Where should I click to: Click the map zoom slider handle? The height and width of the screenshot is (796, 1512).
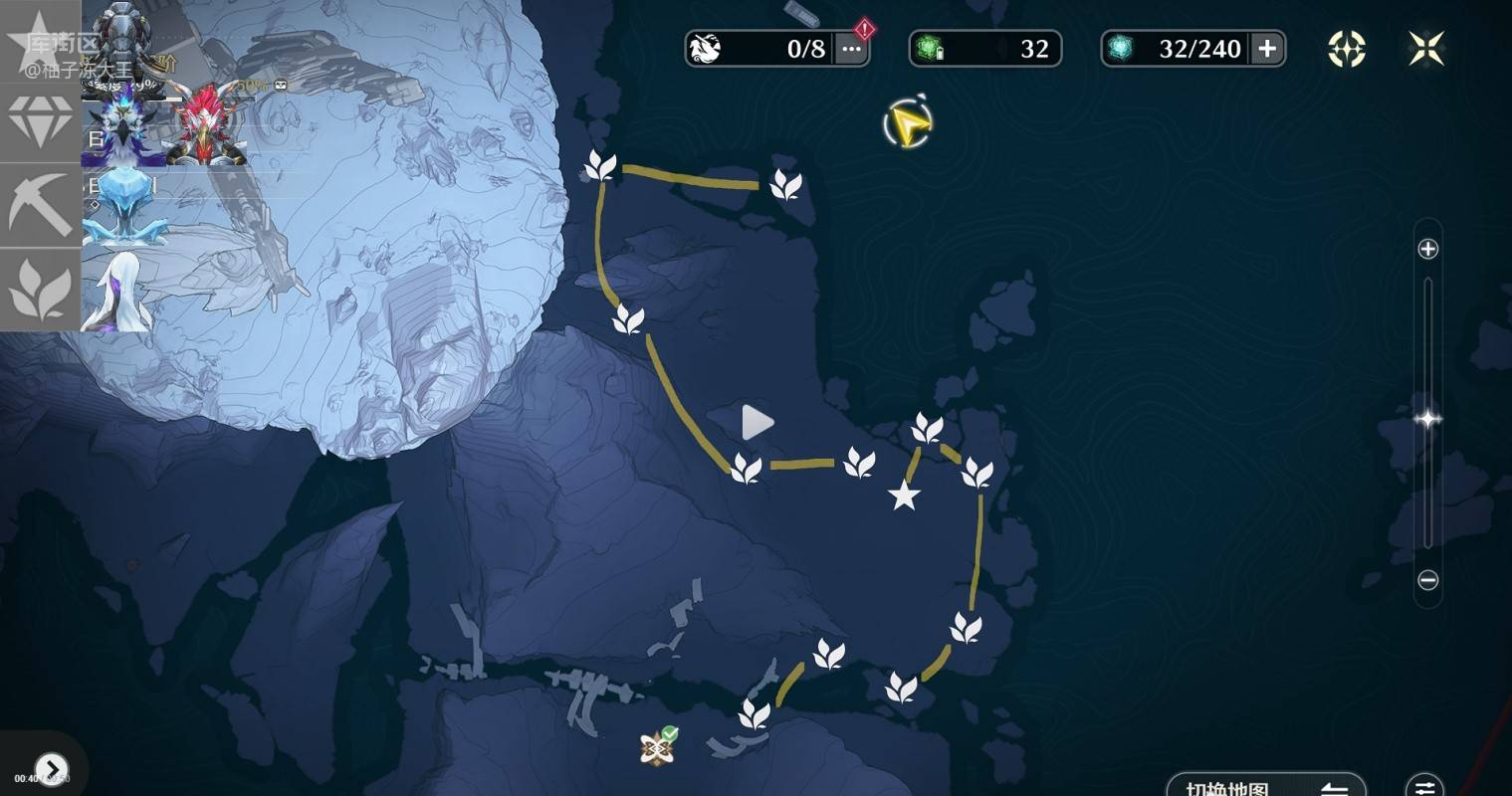coord(1427,419)
